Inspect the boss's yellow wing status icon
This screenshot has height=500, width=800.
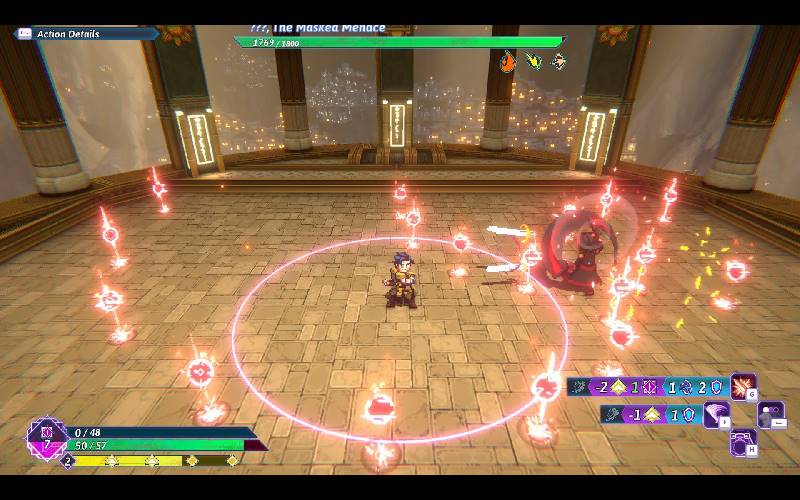coord(534,61)
